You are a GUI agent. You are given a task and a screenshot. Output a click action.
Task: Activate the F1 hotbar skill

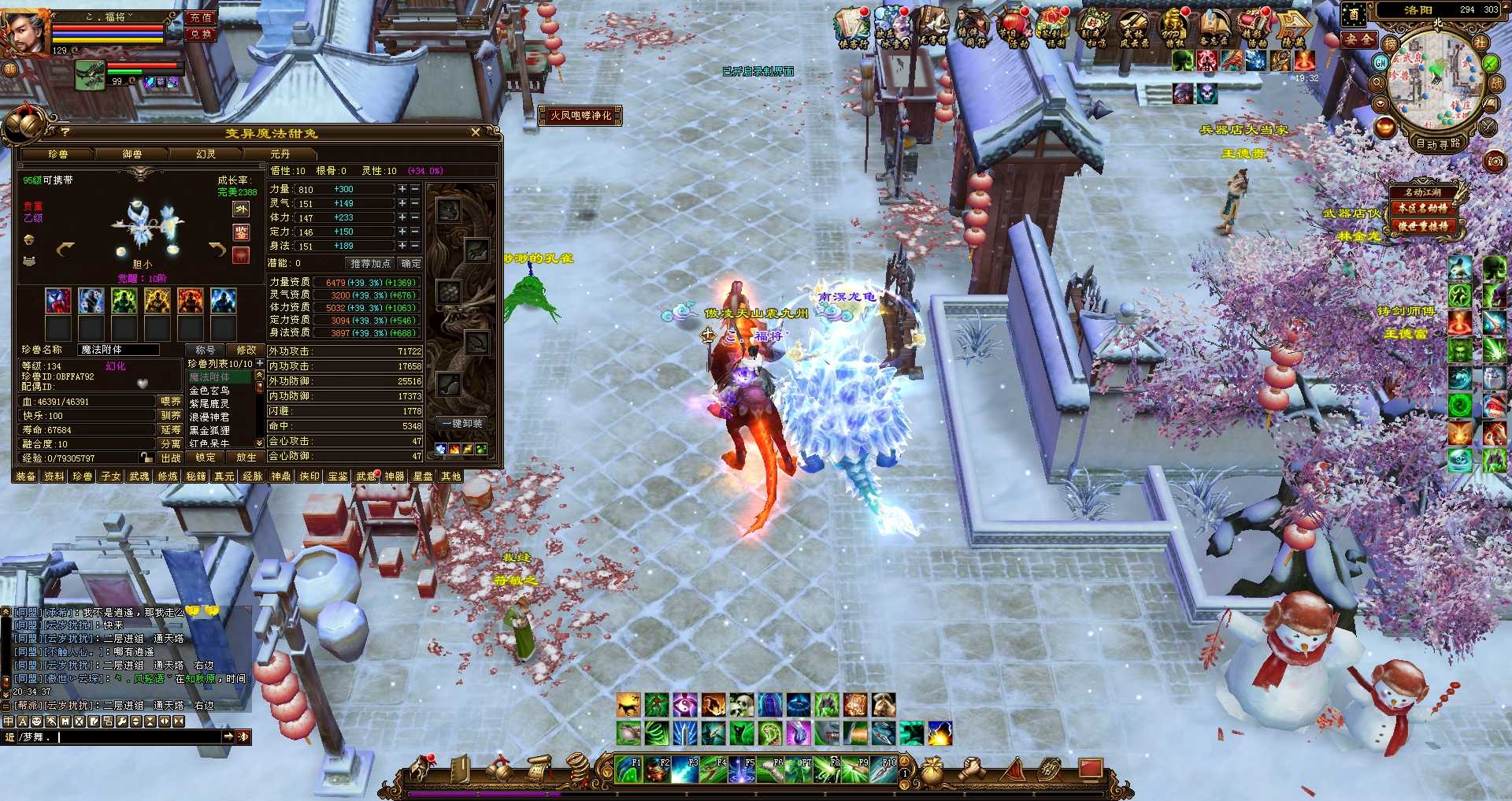tap(629, 769)
